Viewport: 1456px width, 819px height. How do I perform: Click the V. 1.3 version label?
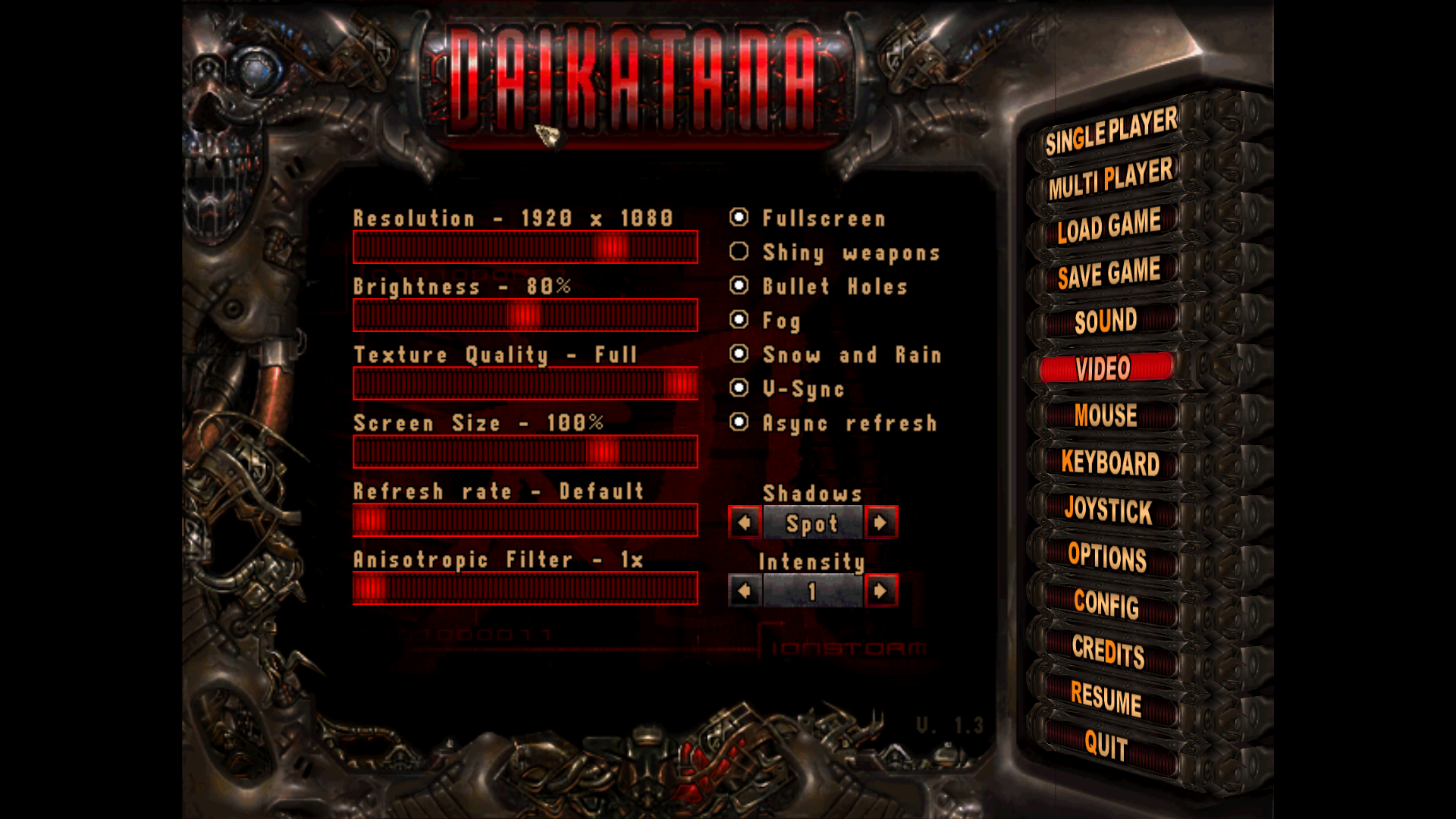pyautogui.click(x=950, y=725)
